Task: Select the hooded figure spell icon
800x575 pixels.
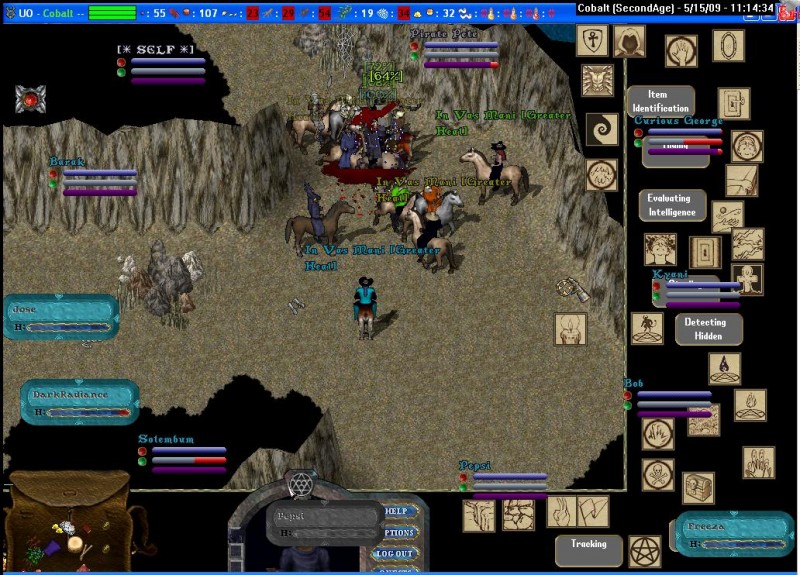Action: (x=629, y=41)
